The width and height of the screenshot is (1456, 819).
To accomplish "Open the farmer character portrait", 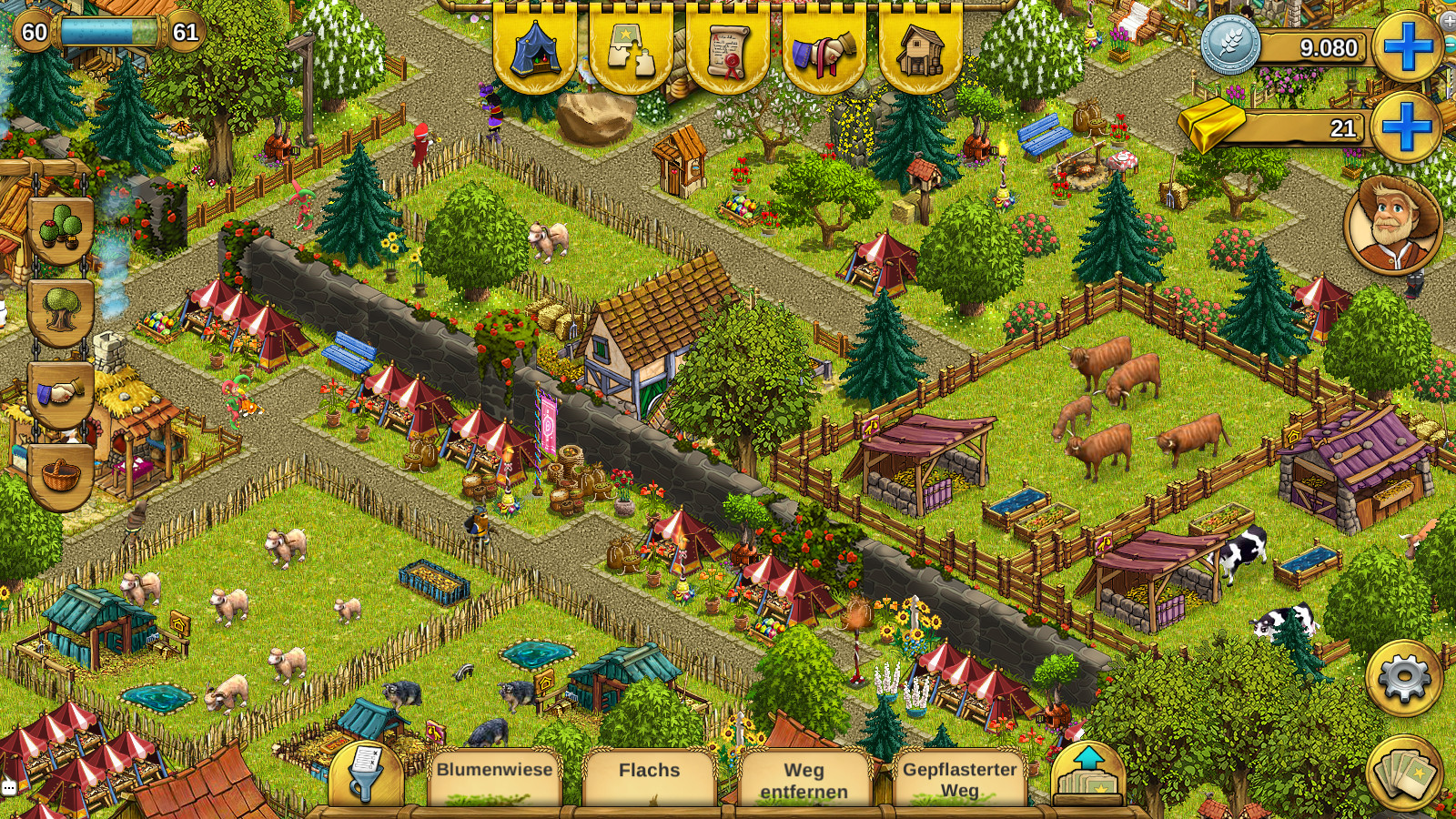I will point(1392,224).
